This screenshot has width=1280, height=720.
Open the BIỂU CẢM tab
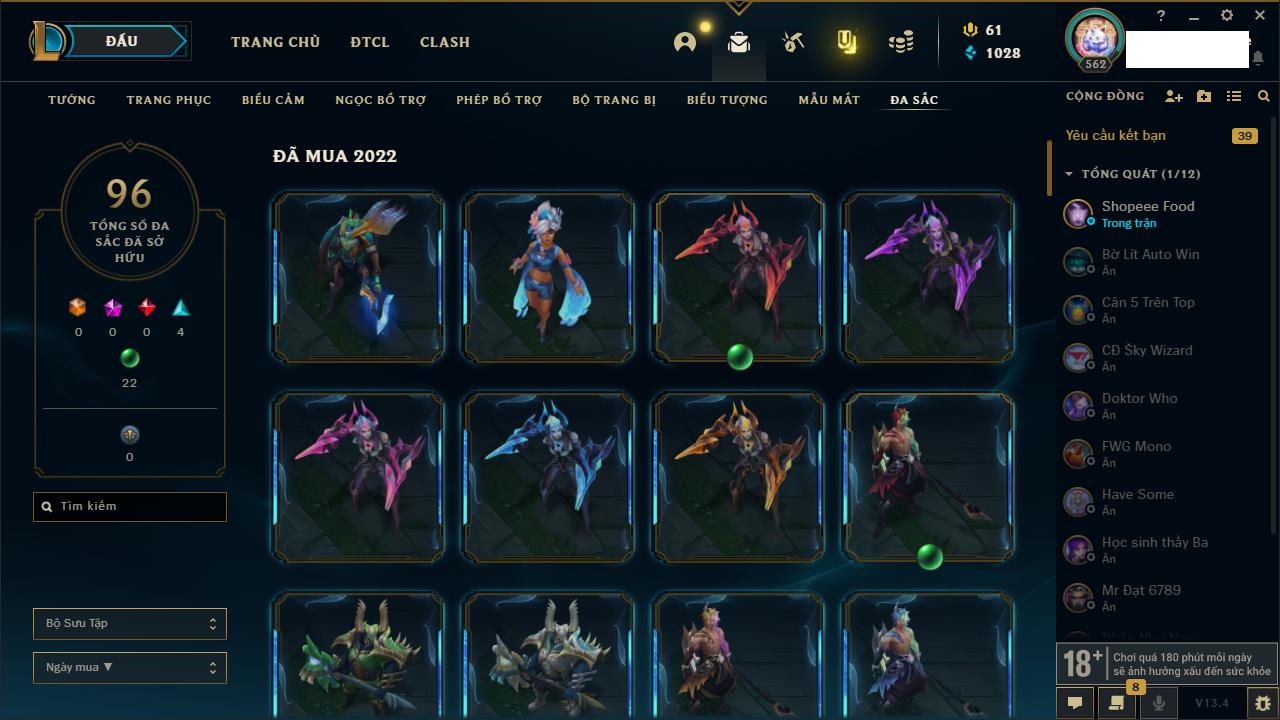tap(273, 100)
